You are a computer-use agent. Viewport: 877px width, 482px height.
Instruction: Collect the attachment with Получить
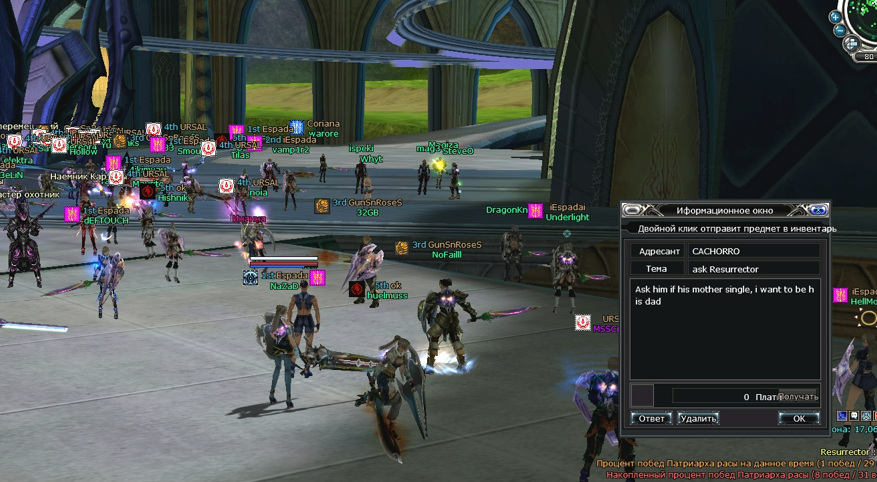(798, 396)
